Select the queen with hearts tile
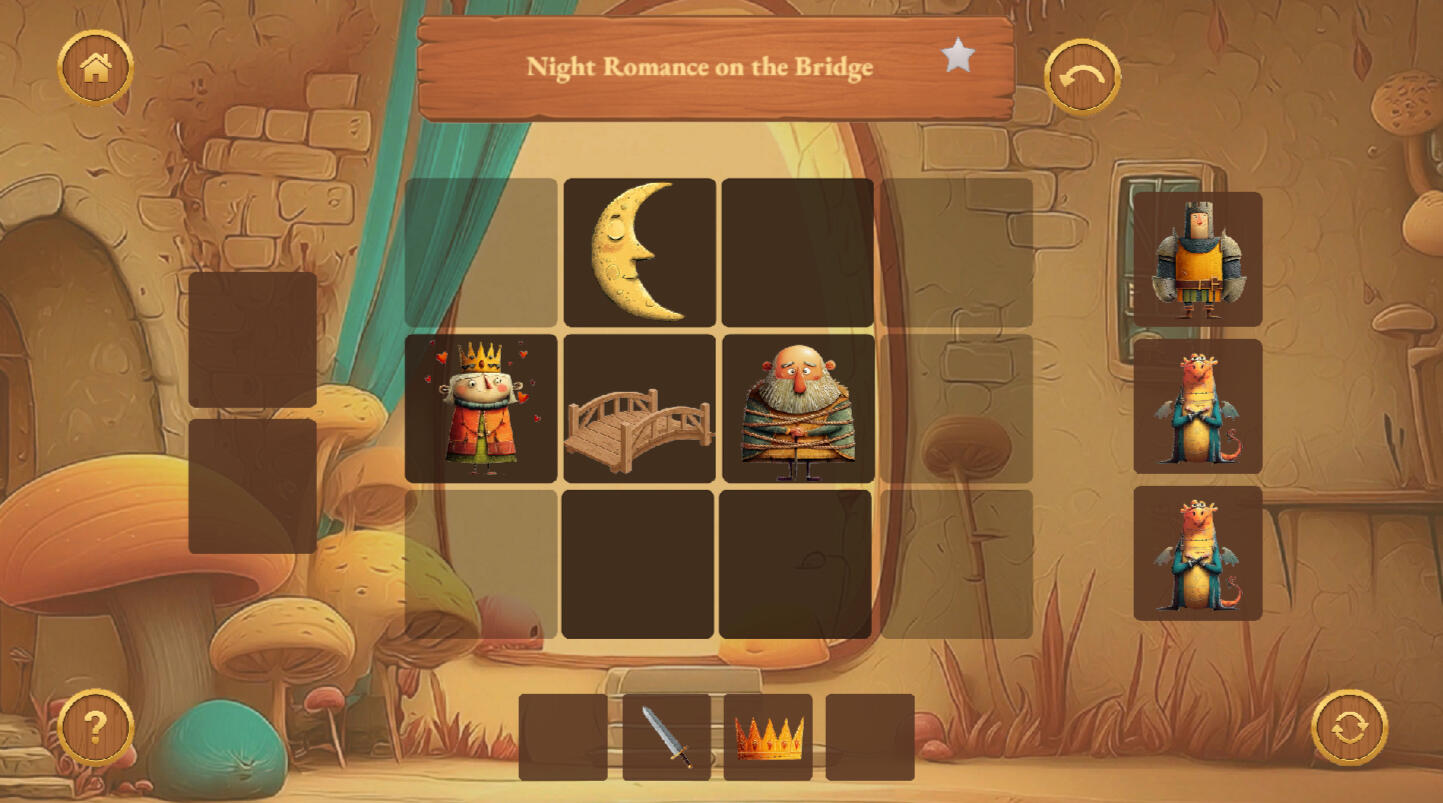The image size is (1443, 803). click(481, 408)
